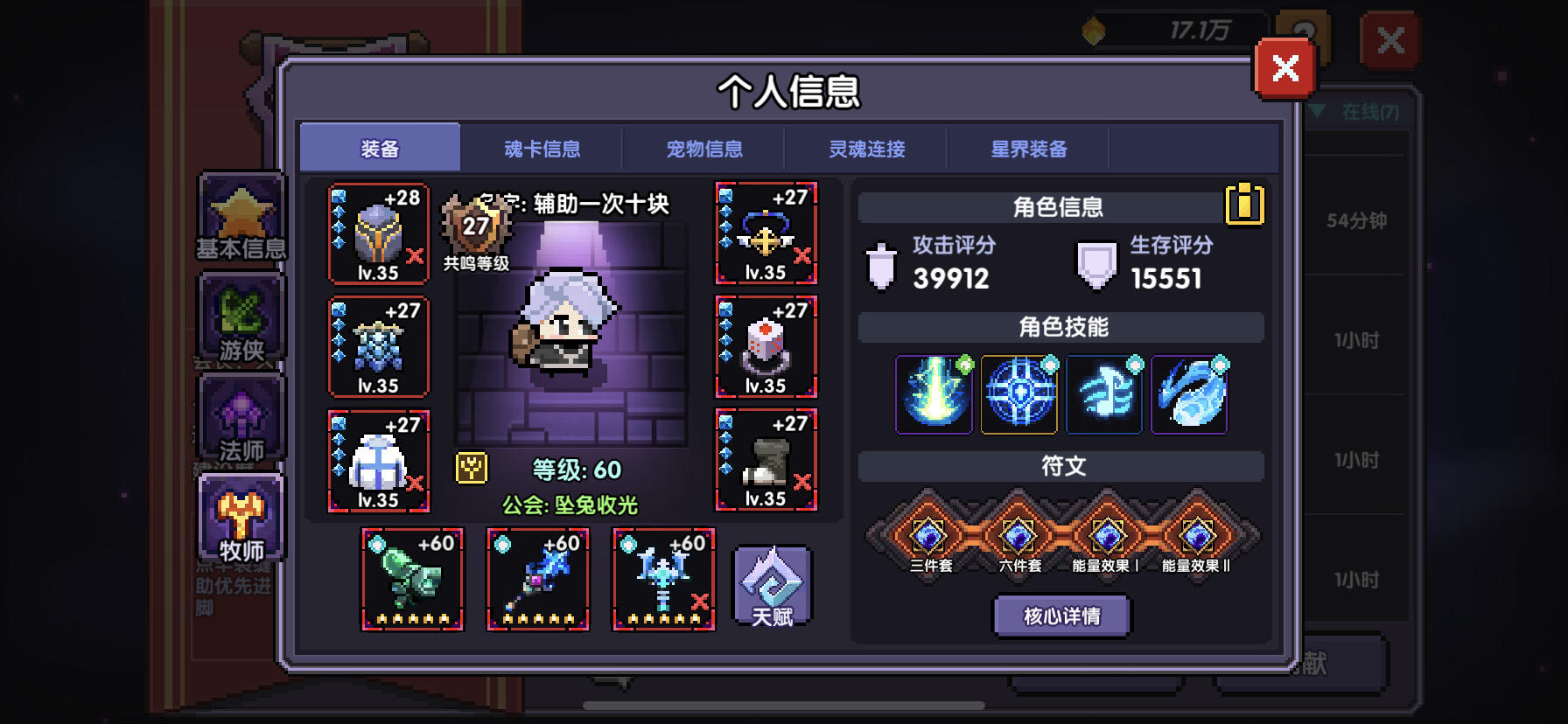Open the 星界装备 tab
The height and width of the screenshot is (724, 1568).
[x=1030, y=149]
